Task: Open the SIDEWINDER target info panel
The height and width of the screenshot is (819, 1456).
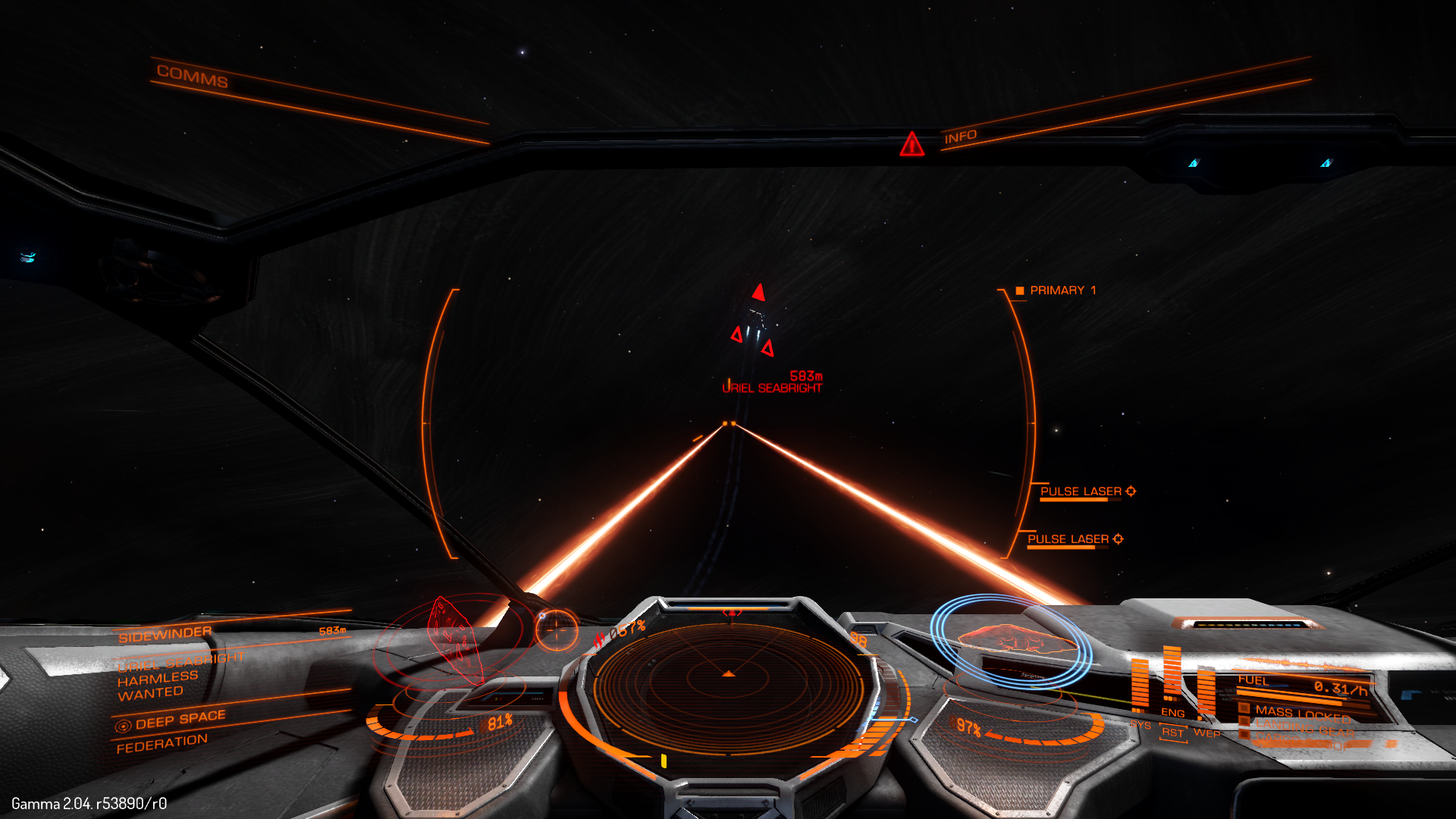Action: tap(165, 634)
